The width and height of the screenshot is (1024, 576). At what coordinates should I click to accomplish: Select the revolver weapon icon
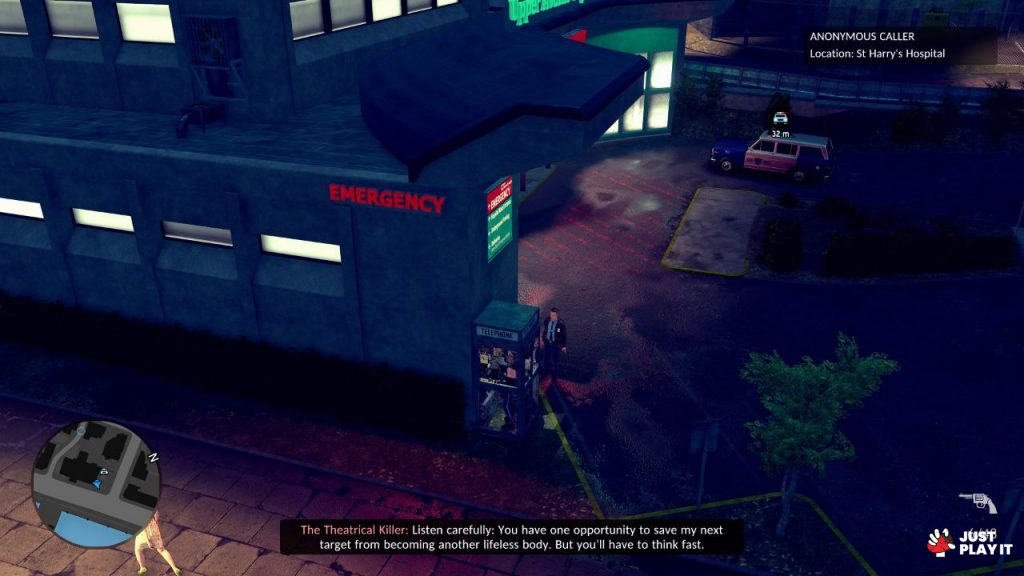coord(976,502)
